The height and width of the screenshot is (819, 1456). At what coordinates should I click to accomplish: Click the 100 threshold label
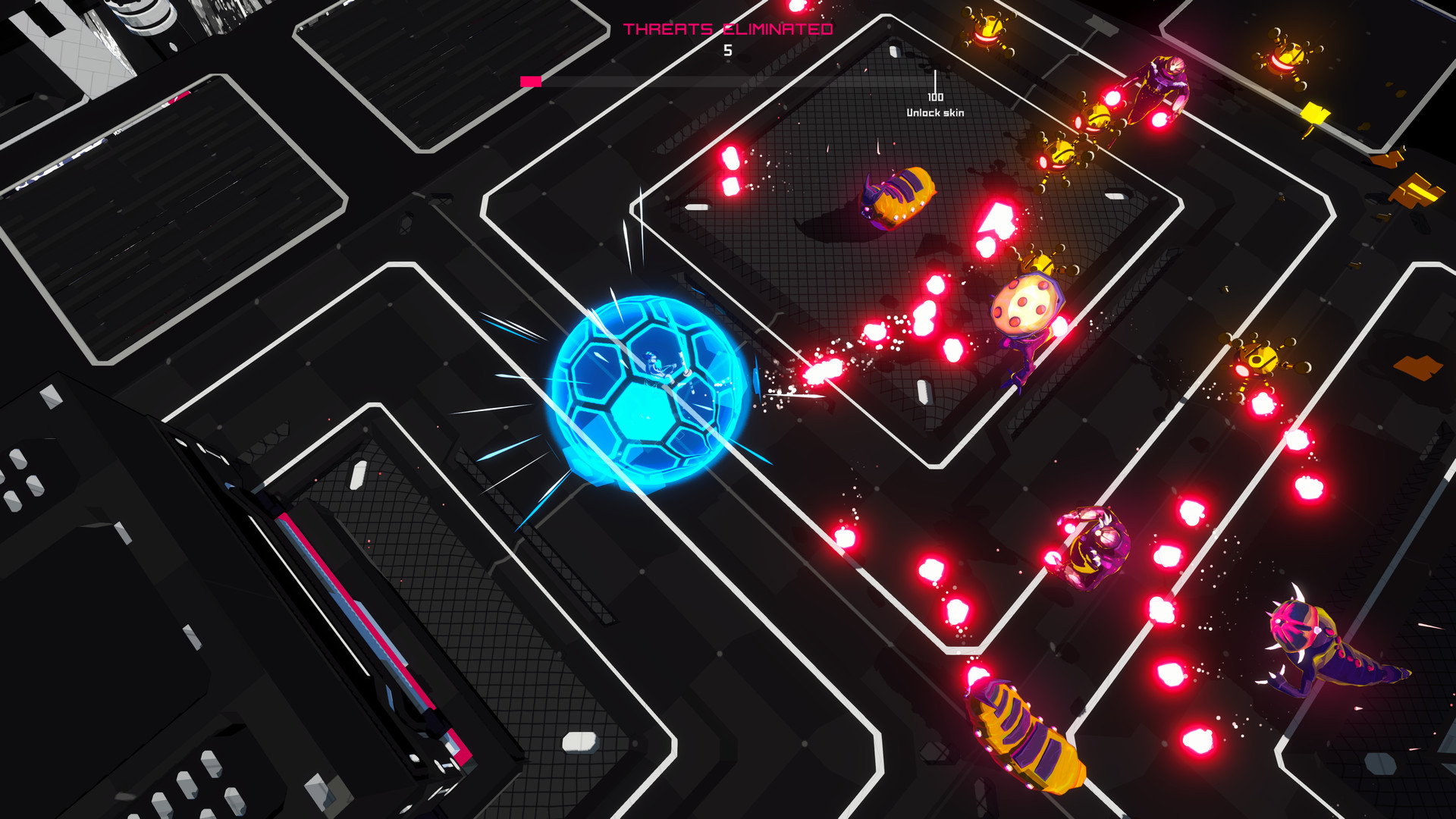click(x=935, y=97)
